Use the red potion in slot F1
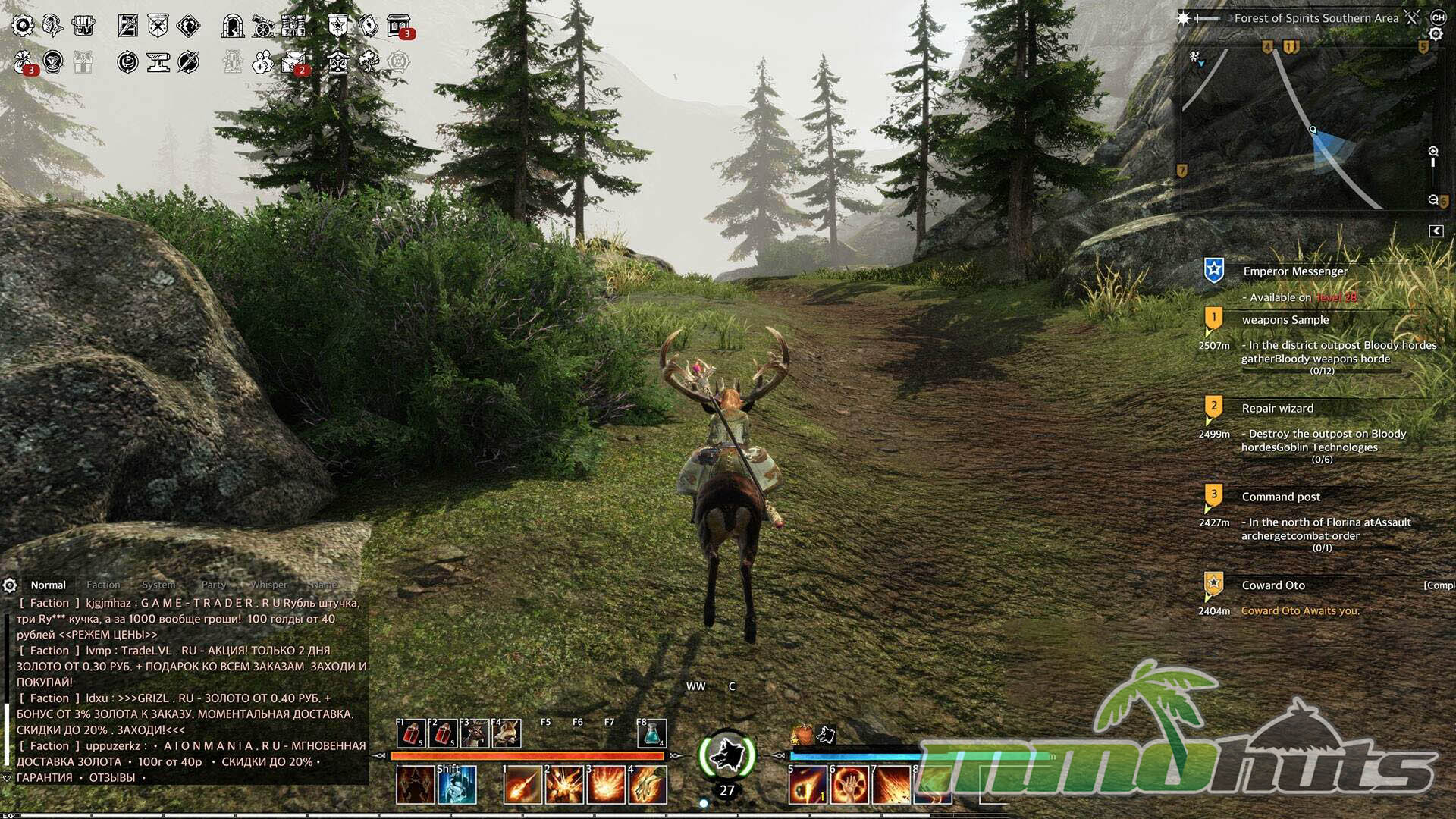The height and width of the screenshot is (819, 1456). tap(411, 733)
